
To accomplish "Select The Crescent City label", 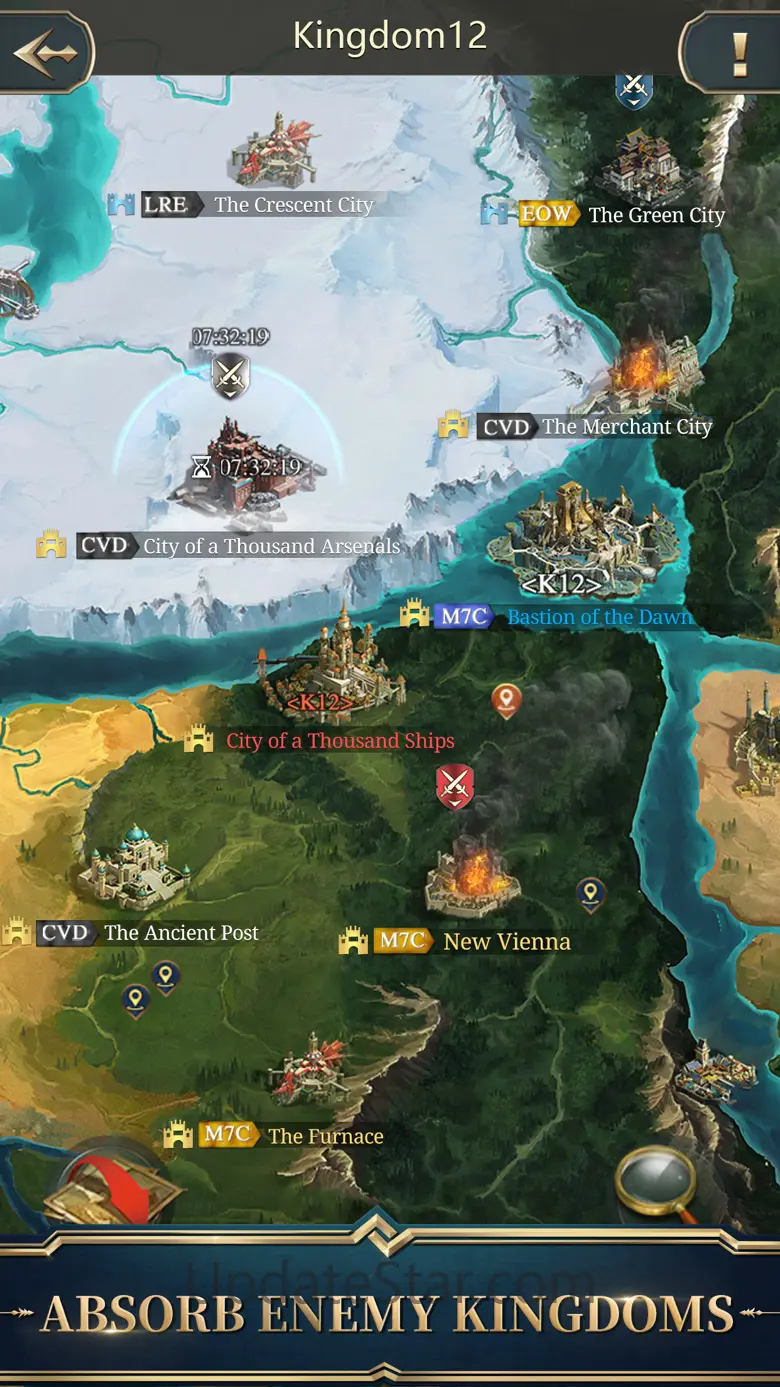I will [293, 205].
